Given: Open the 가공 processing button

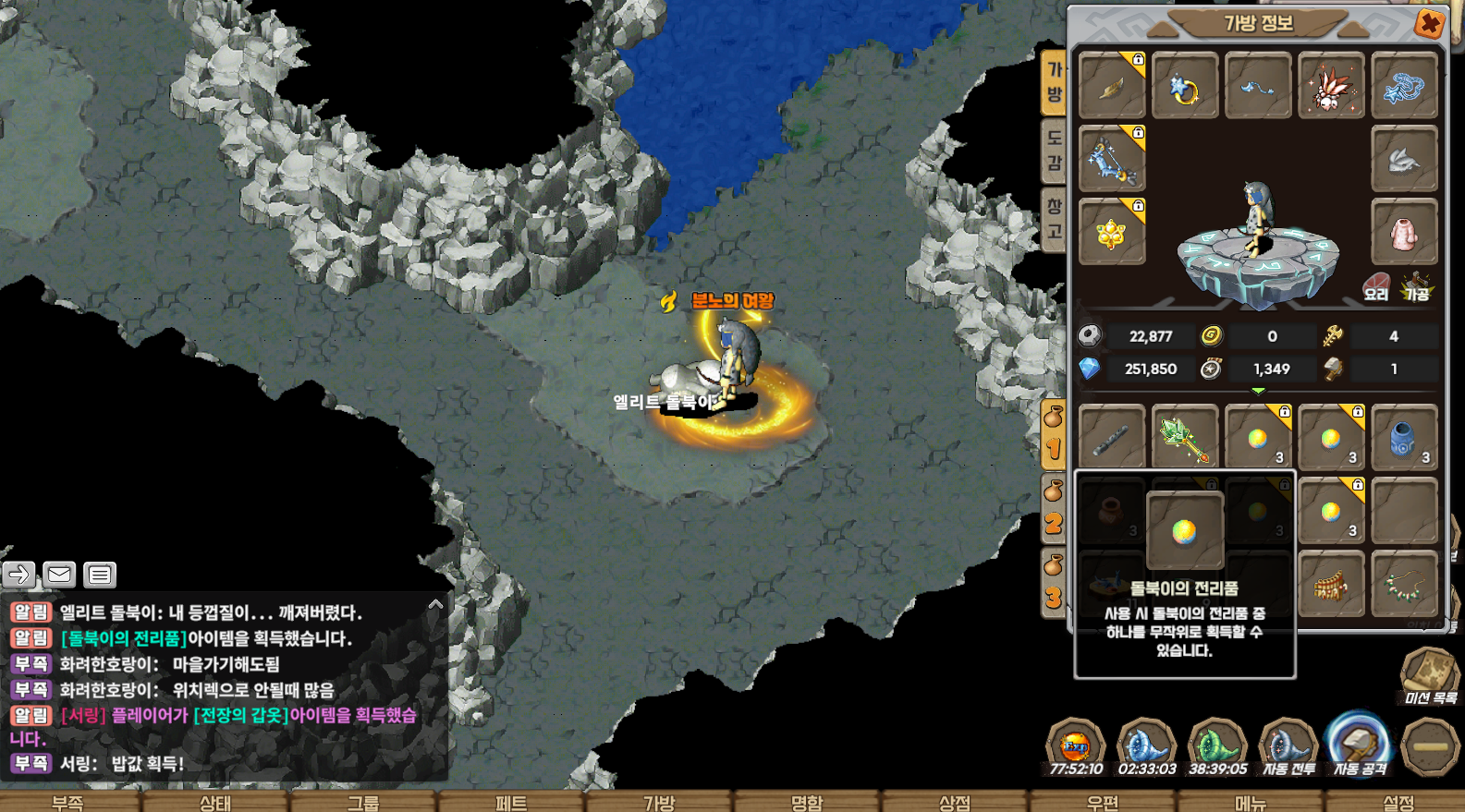Looking at the screenshot, I should click(x=1416, y=287).
